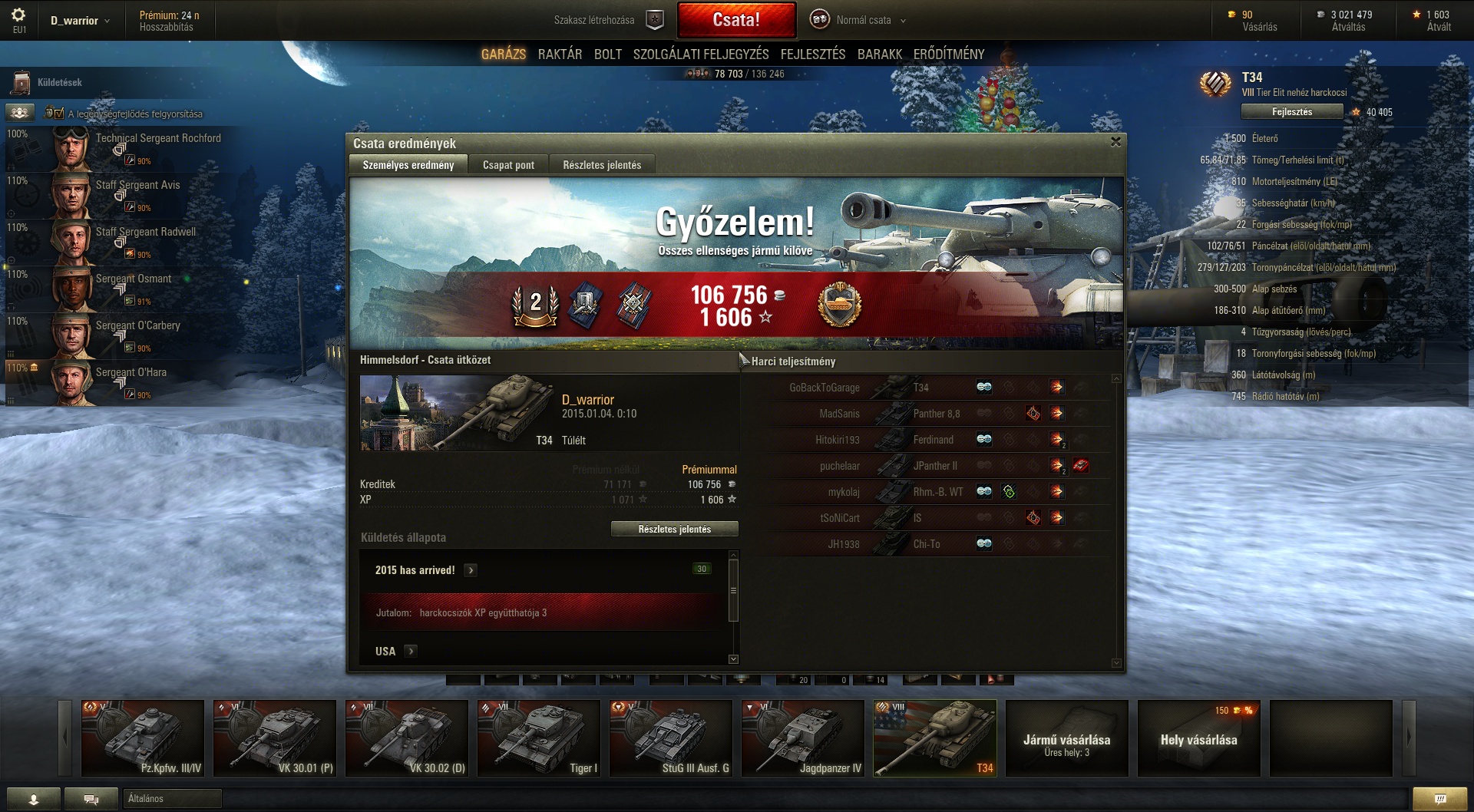The image size is (1474, 812).
Task: Click the Jármű vásárlása slot
Action: [x=1066, y=738]
